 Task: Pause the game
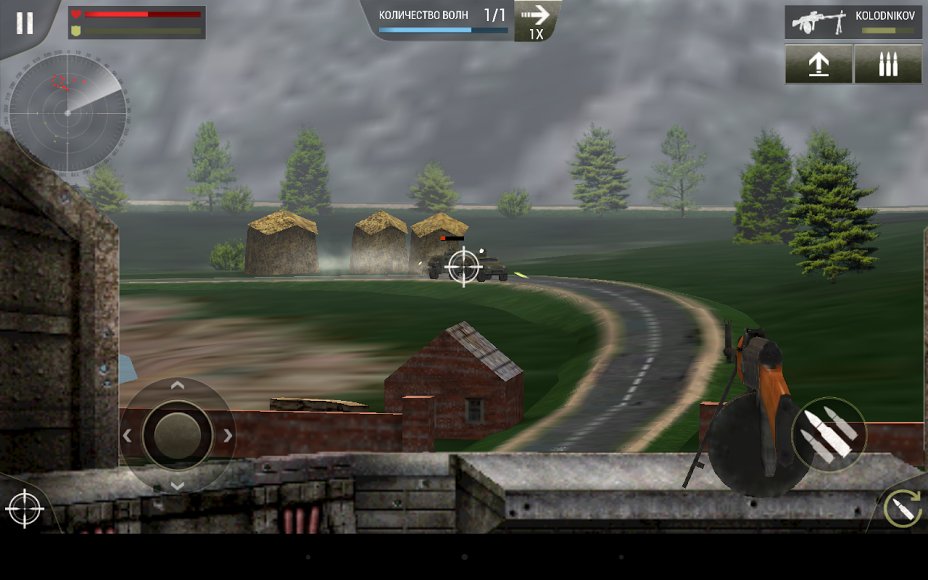coord(24,23)
